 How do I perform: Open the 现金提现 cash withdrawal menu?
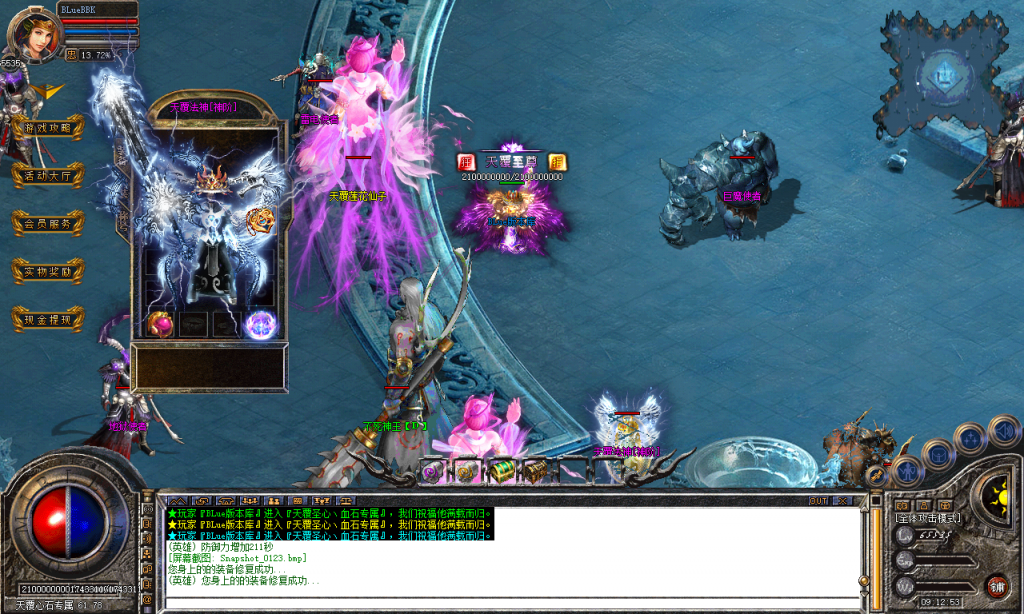(47, 319)
